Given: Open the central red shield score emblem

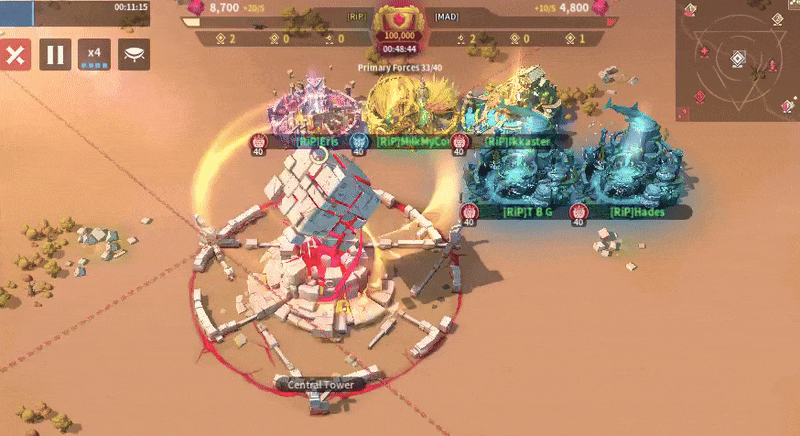Looking at the screenshot, I should pos(400,22).
